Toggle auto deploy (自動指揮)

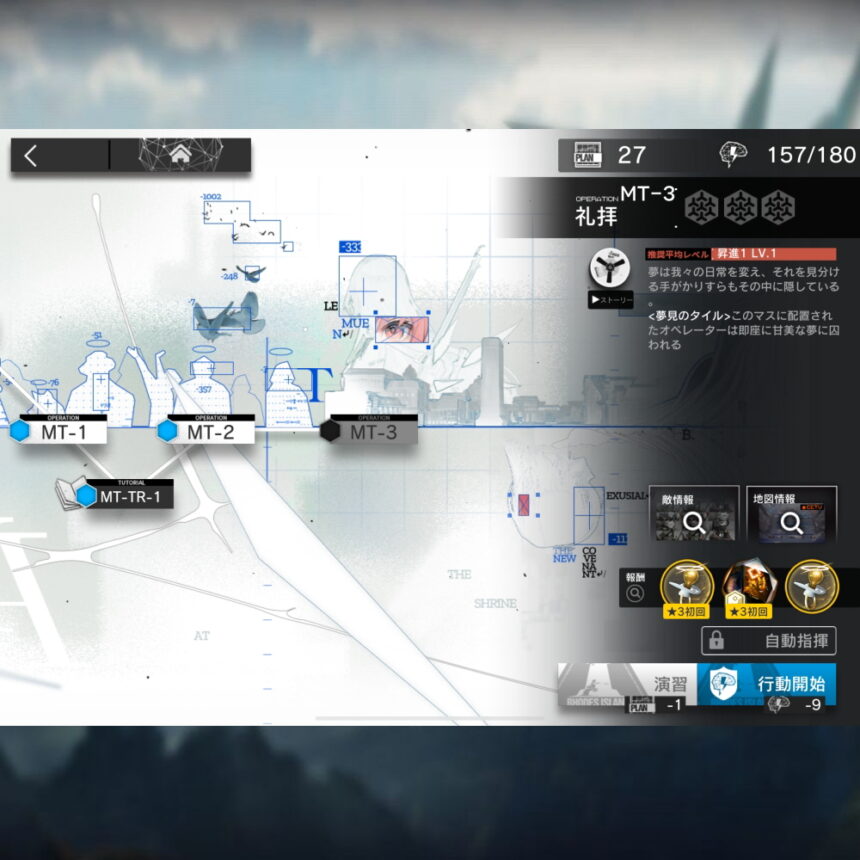pos(768,641)
